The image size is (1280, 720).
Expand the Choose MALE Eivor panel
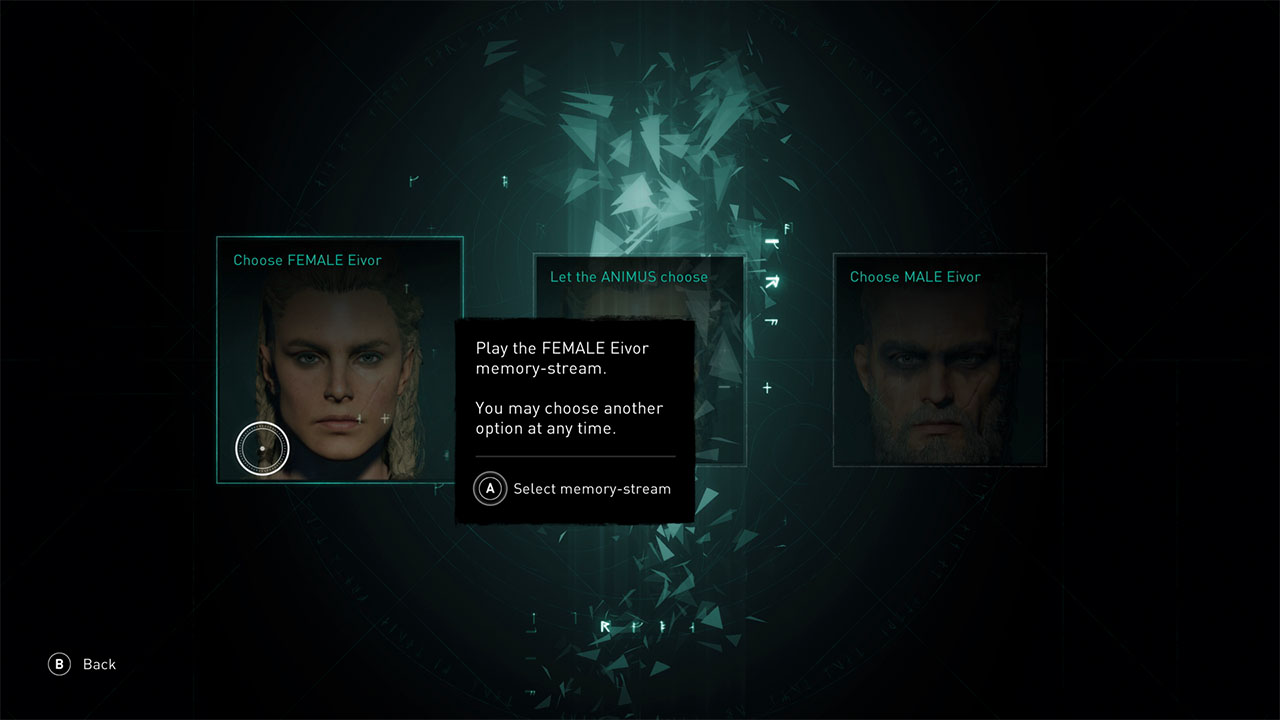tap(940, 360)
